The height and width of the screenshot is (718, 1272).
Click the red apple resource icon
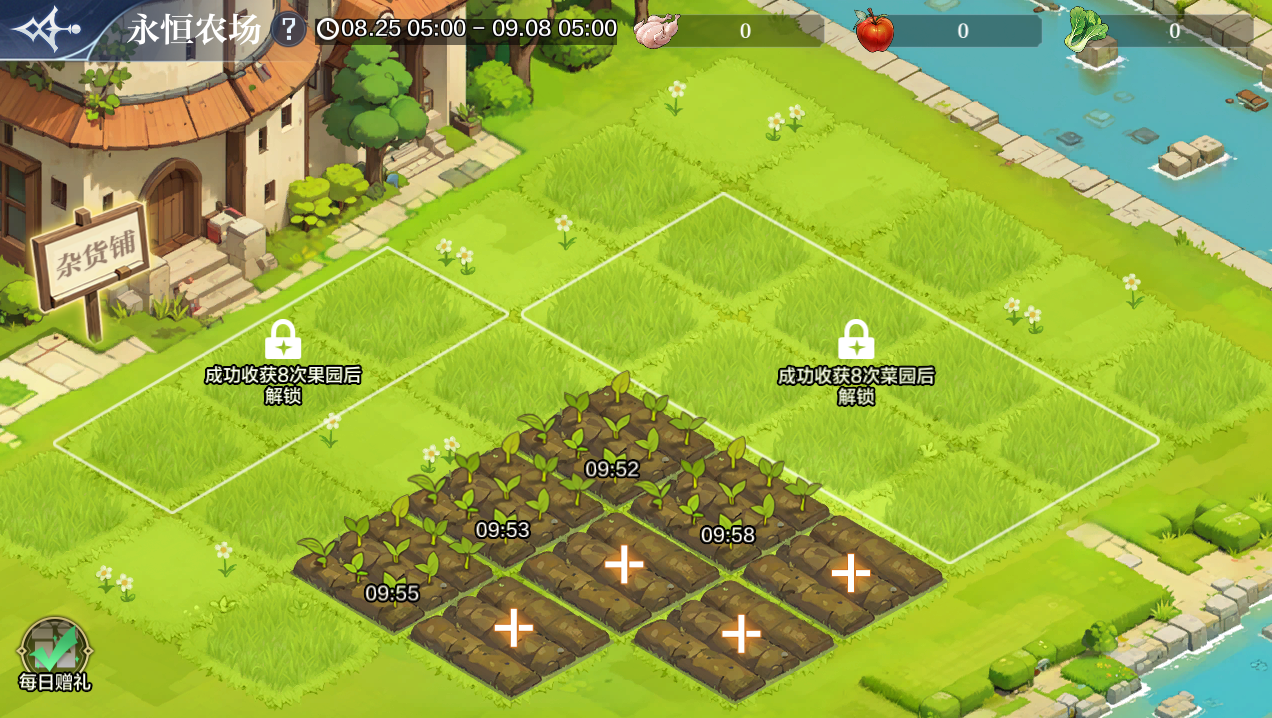875,30
